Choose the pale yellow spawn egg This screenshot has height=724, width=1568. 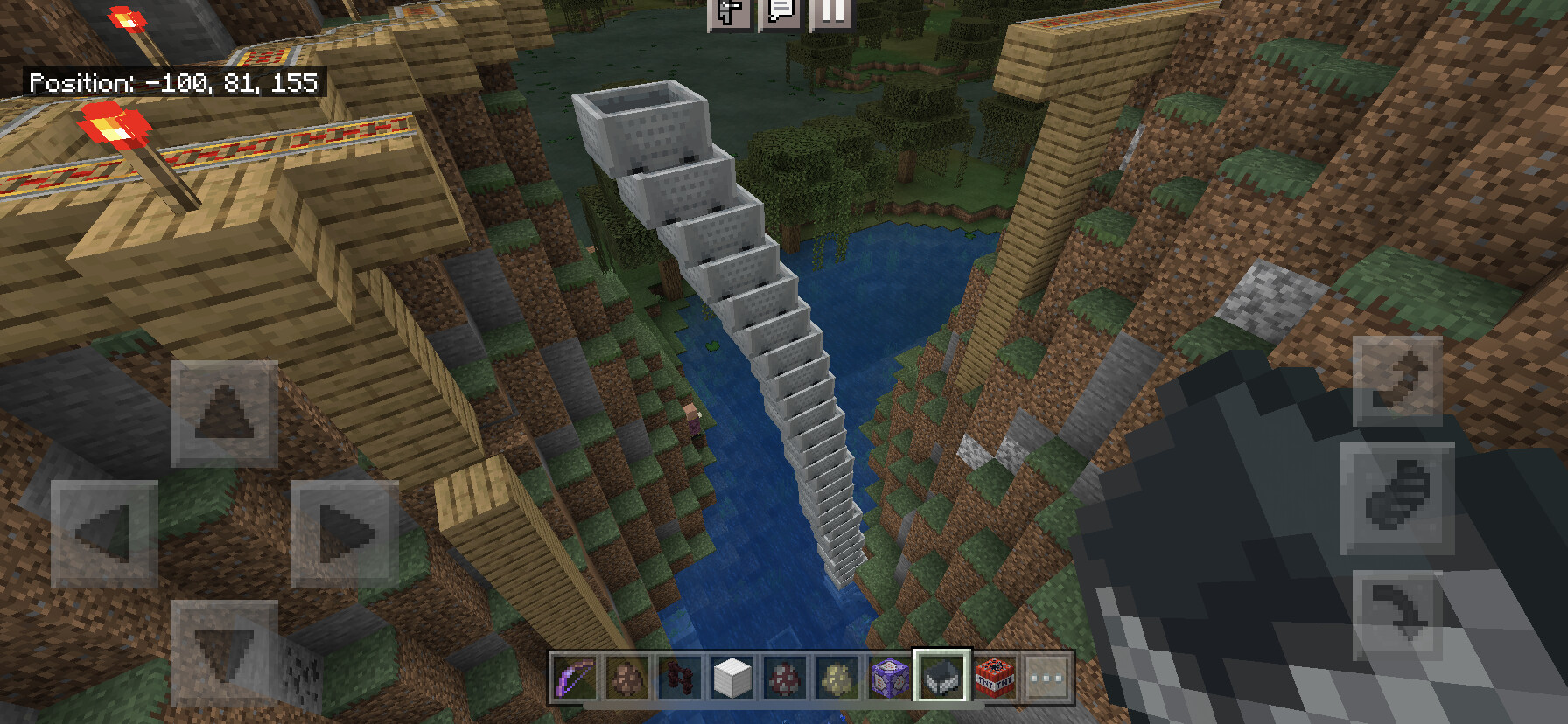tap(836, 677)
